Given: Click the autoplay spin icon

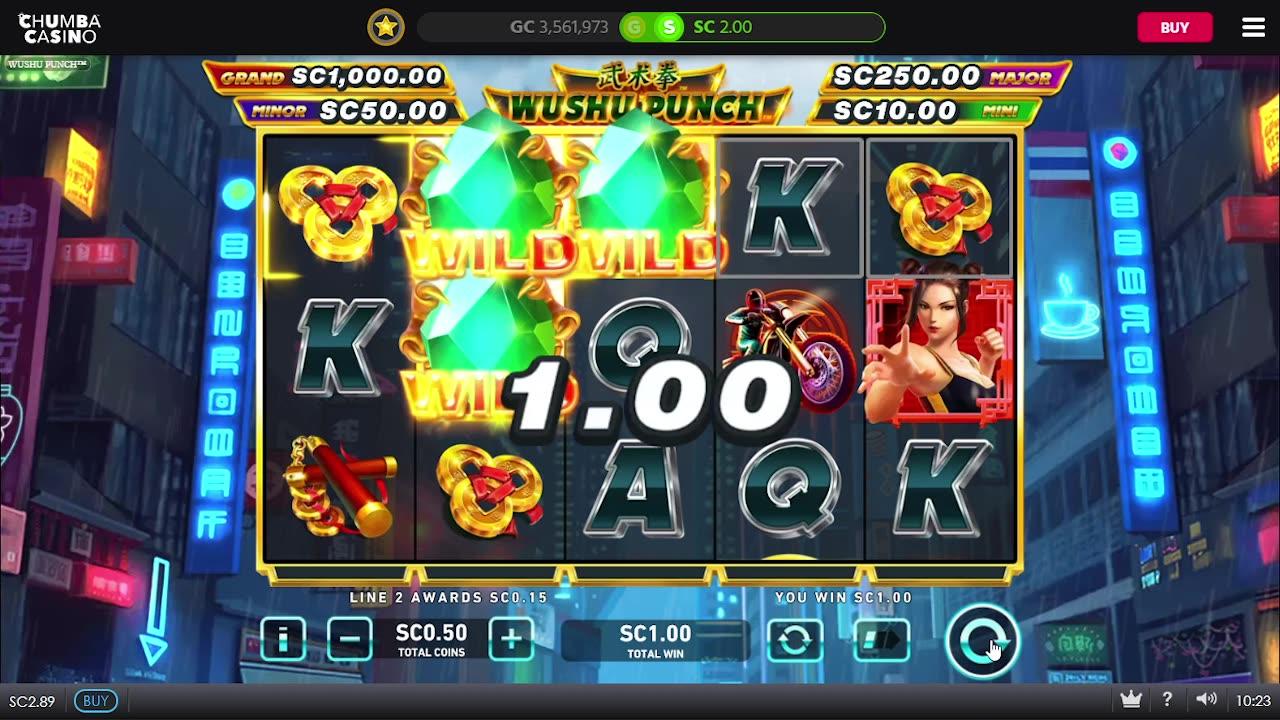Looking at the screenshot, I should click(x=795, y=638).
